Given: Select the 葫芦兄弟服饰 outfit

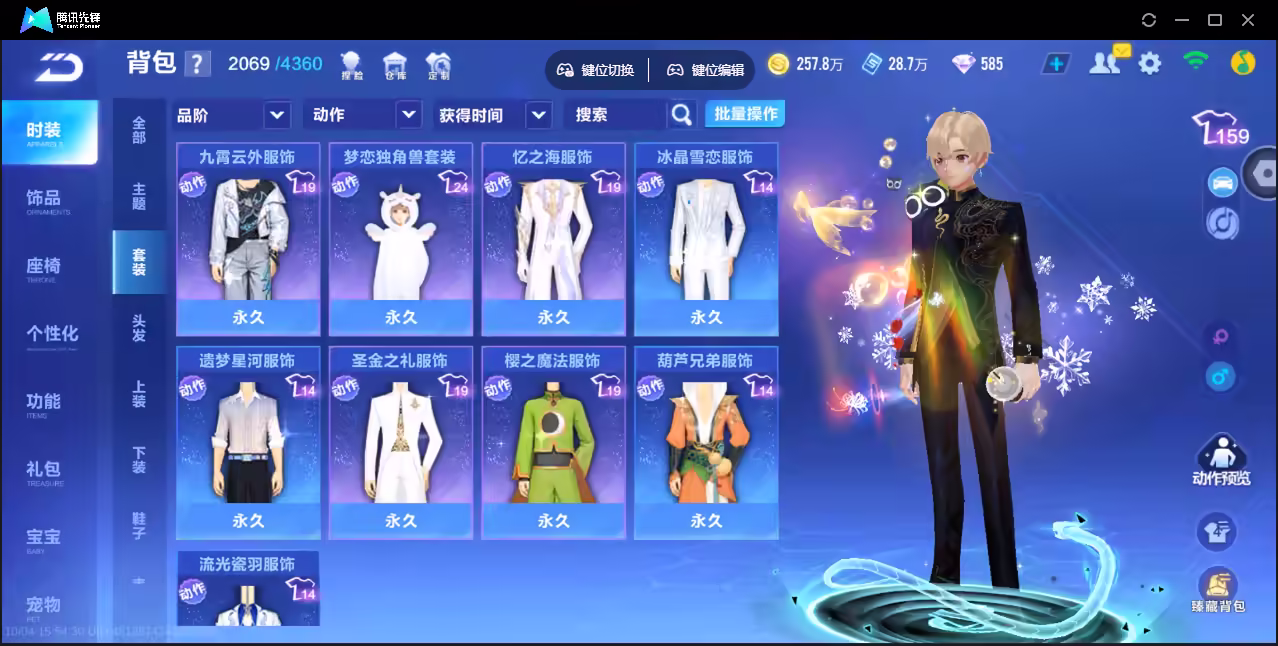Looking at the screenshot, I should (706, 442).
